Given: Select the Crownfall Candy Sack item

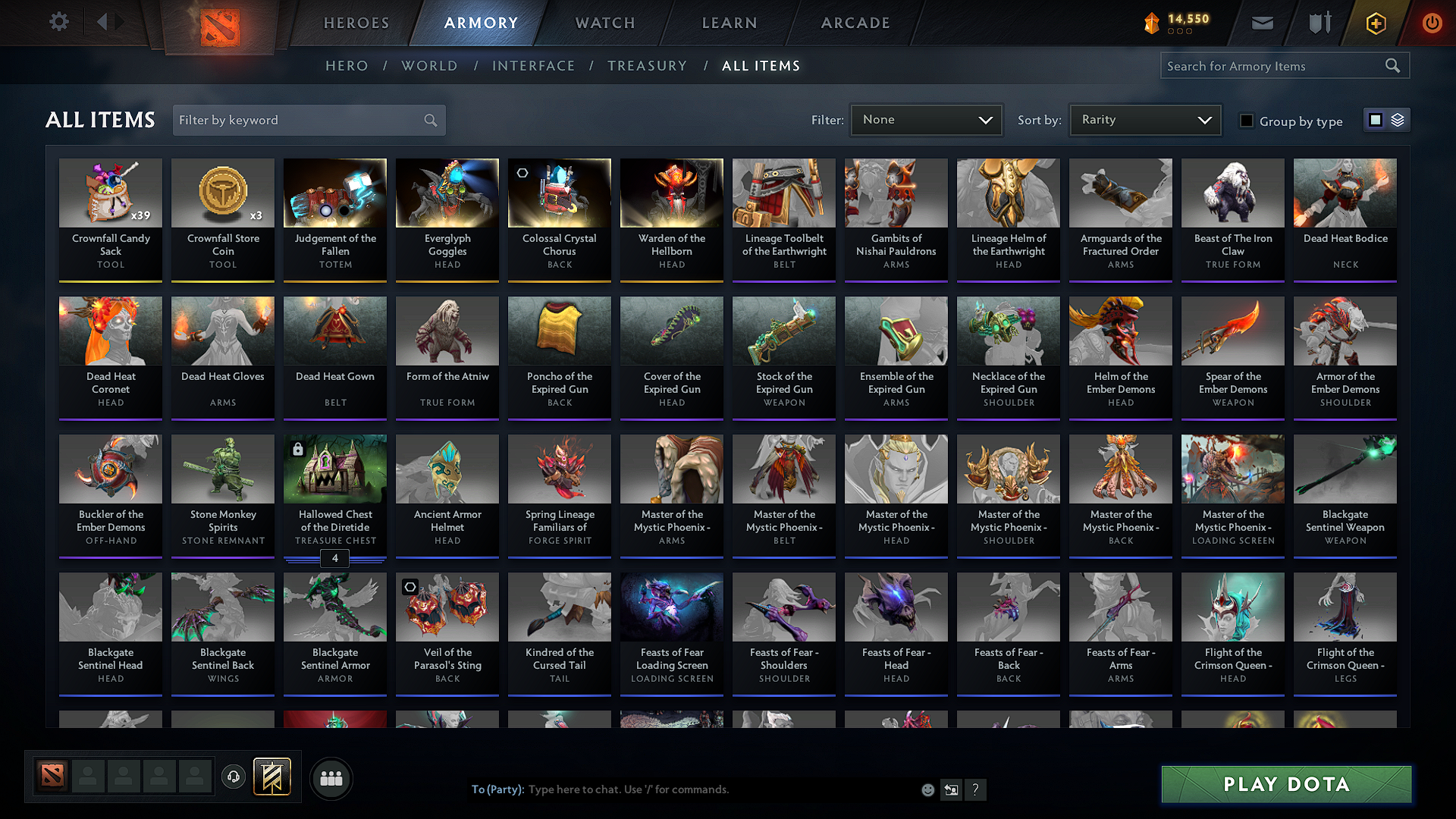Looking at the screenshot, I should point(110,220).
